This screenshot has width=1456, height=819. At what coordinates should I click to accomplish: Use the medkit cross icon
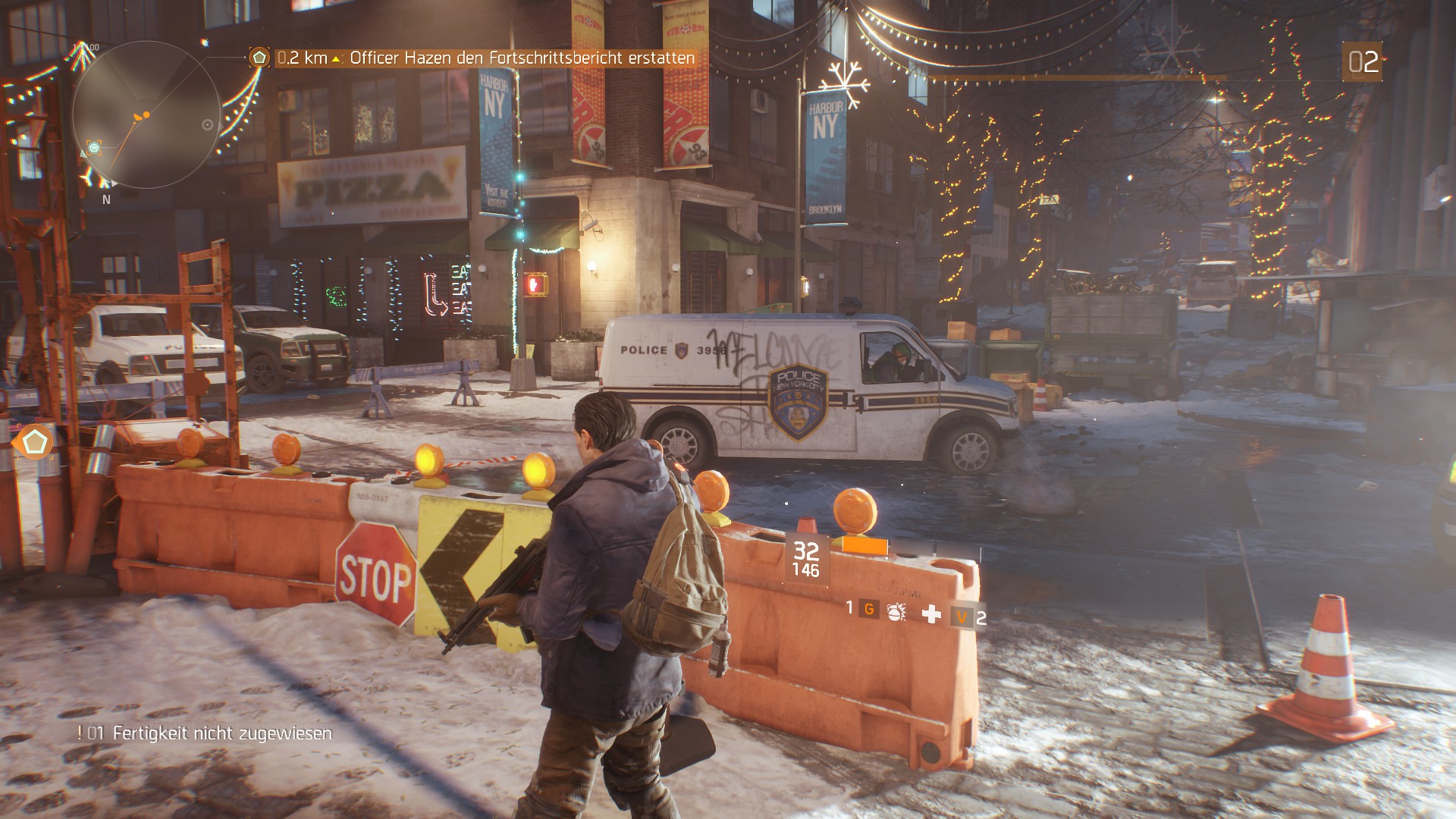tap(931, 613)
